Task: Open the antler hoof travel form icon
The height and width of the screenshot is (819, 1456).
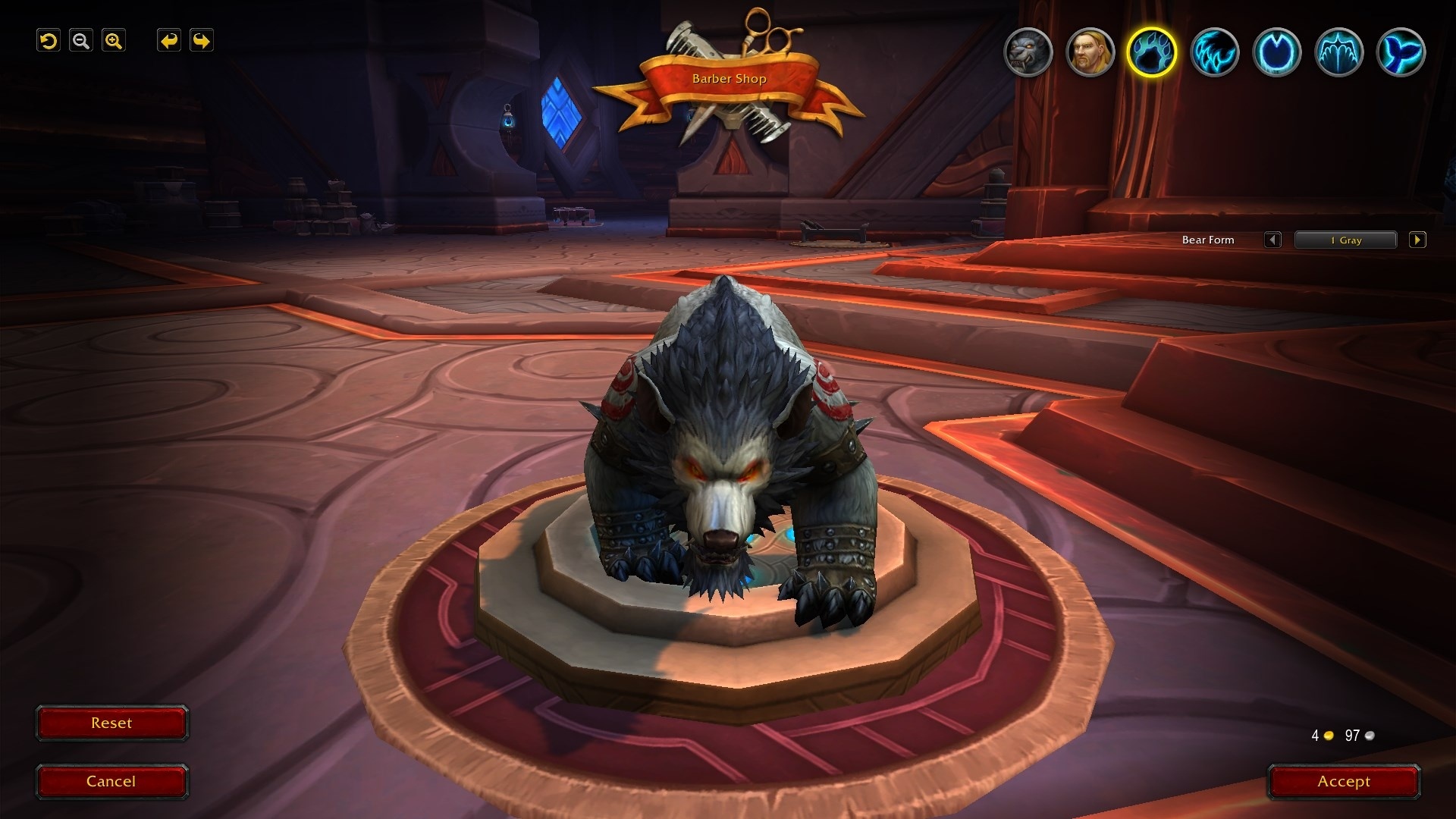Action: coord(1276,52)
